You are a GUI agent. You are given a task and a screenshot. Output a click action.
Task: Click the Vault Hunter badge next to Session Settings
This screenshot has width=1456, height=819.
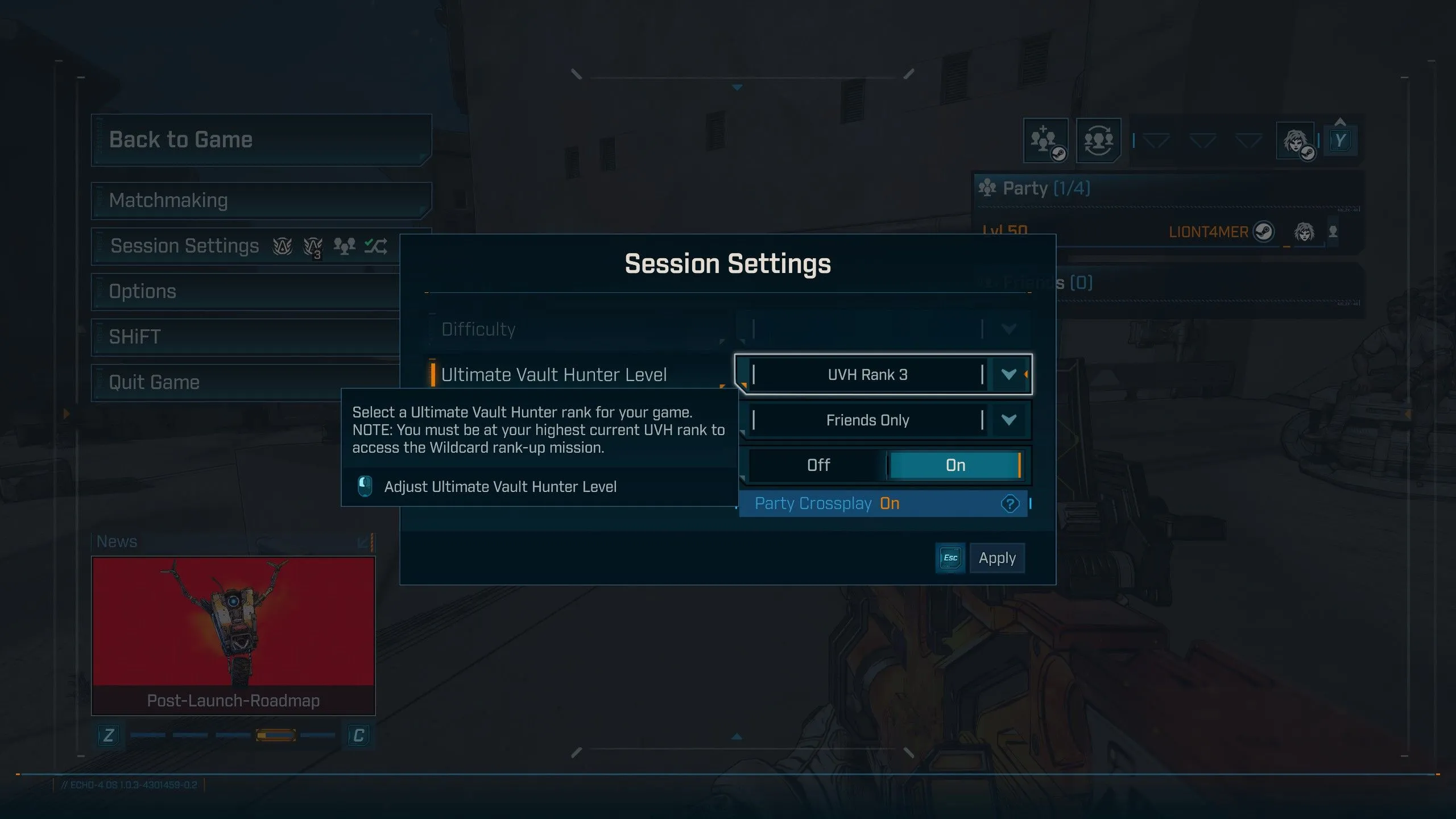283,246
